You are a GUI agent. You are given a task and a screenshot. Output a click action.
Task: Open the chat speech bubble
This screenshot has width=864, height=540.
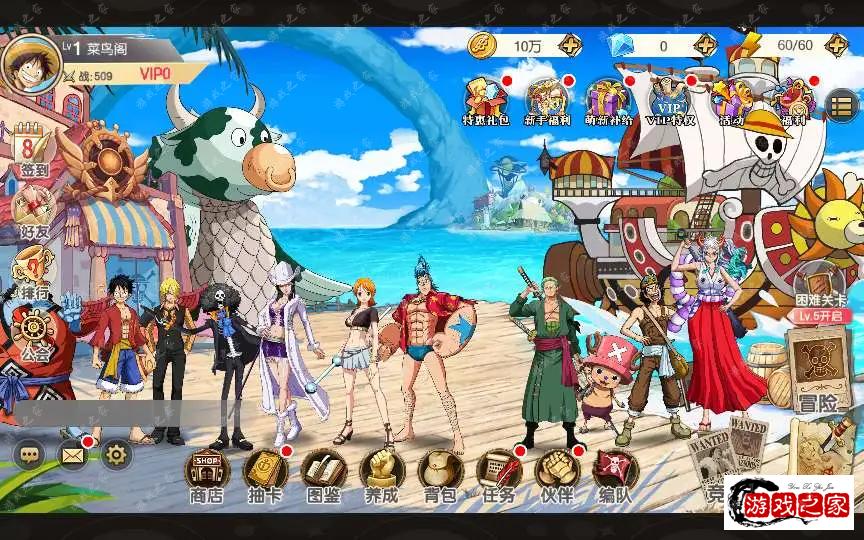[30, 455]
